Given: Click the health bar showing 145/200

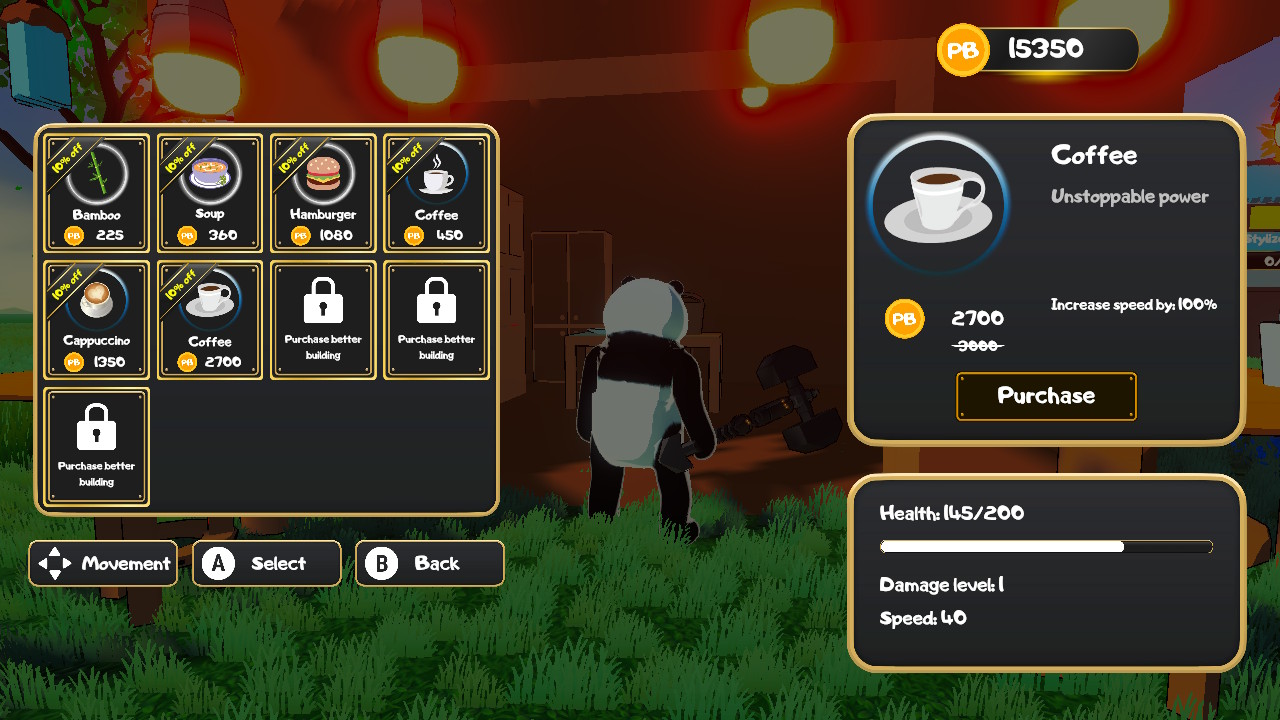Looking at the screenshot, I should coord(1045,546).
